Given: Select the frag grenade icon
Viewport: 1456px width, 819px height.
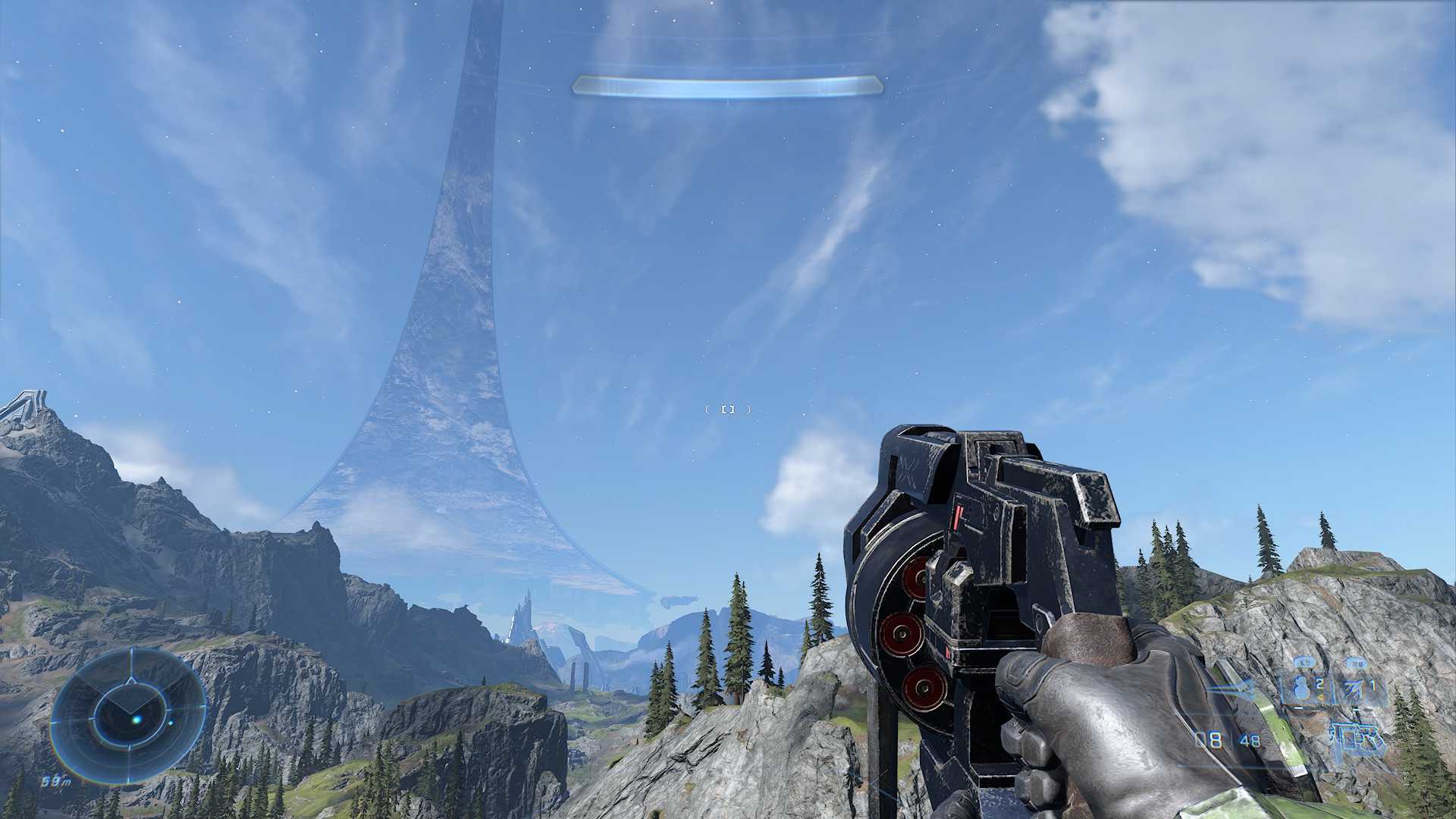Looking at the screenshot, I should (x=1302, y=688).
